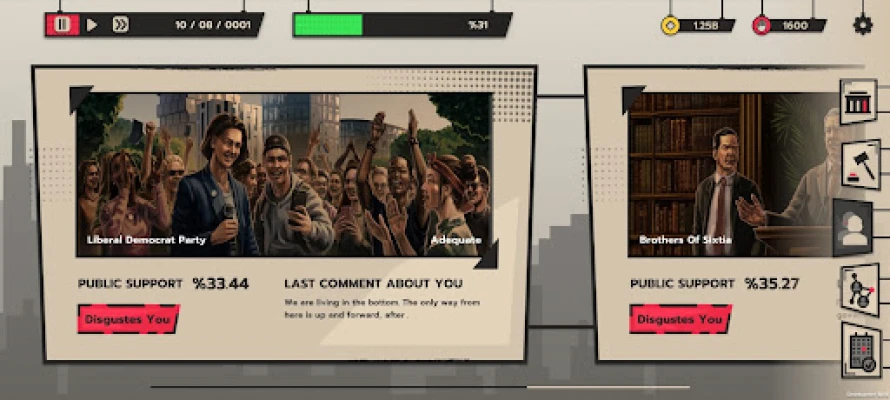Activate the fast-forward speed button
The height and width of the screenshot is (400, 890).
pyautogui.click(x=120, y=25)
